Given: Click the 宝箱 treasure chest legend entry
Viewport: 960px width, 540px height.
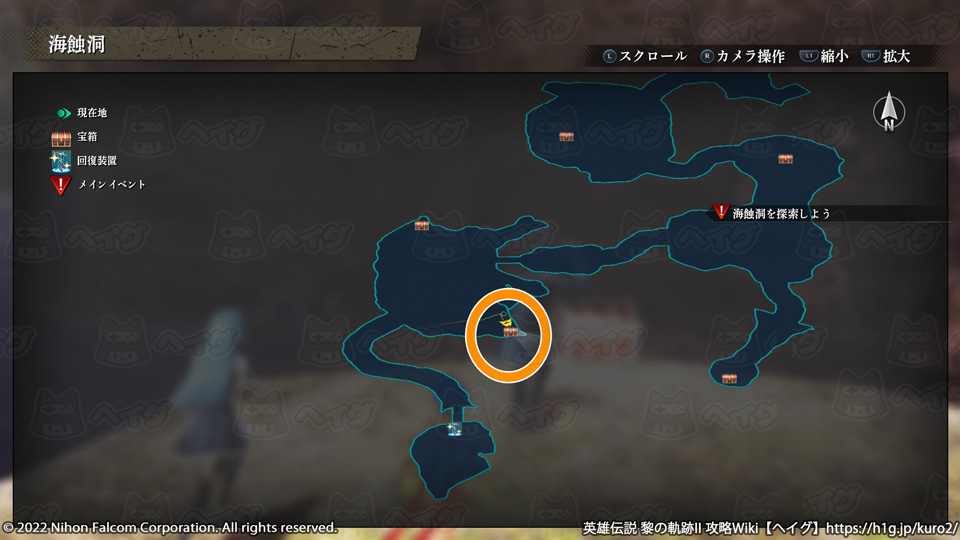Looking at the screenshot, I should 75,136.
